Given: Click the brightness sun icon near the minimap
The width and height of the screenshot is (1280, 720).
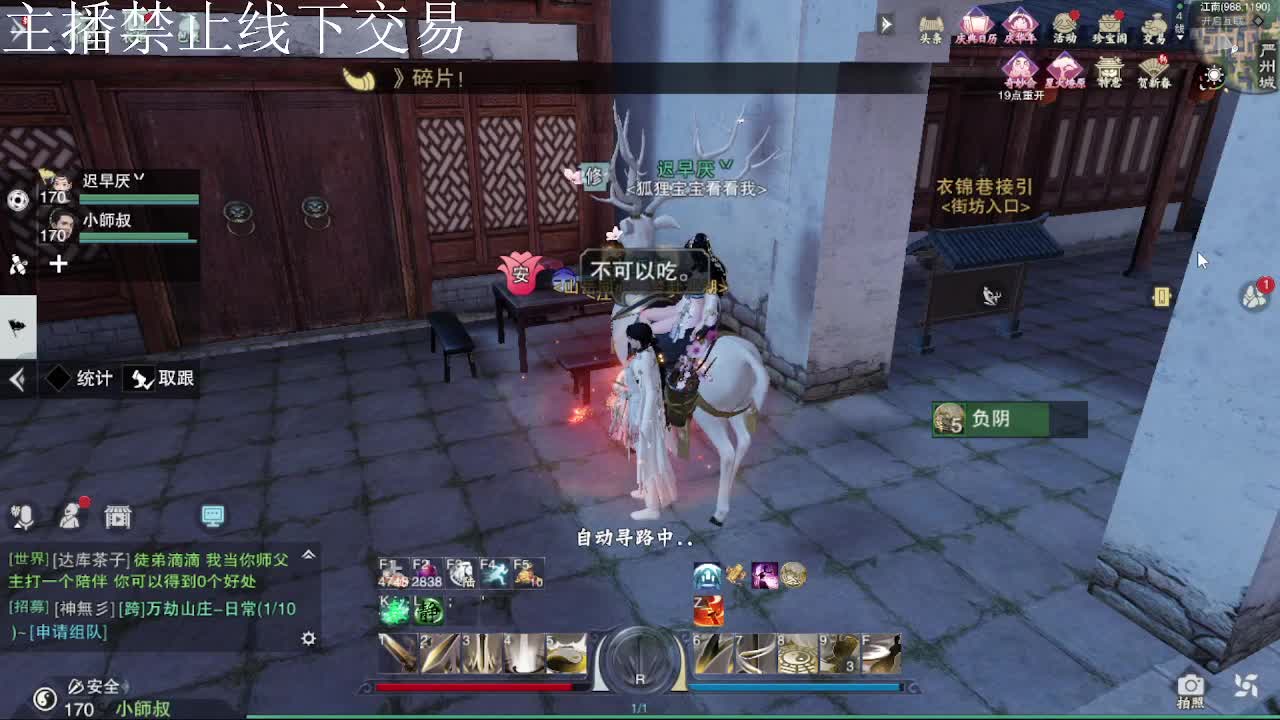Looking at the screenshot, I should point(1215,74).
